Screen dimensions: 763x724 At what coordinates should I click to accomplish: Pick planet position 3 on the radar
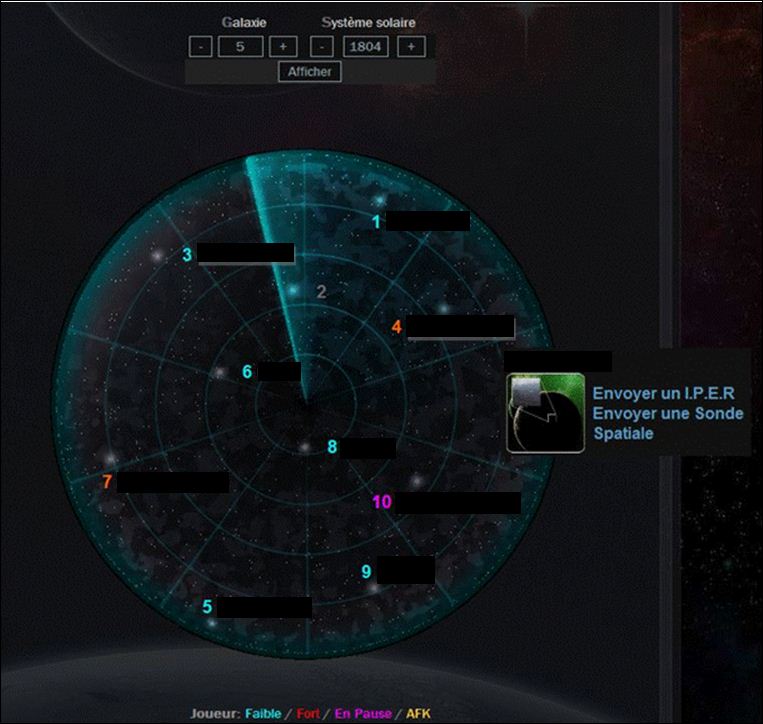point(187,255)
